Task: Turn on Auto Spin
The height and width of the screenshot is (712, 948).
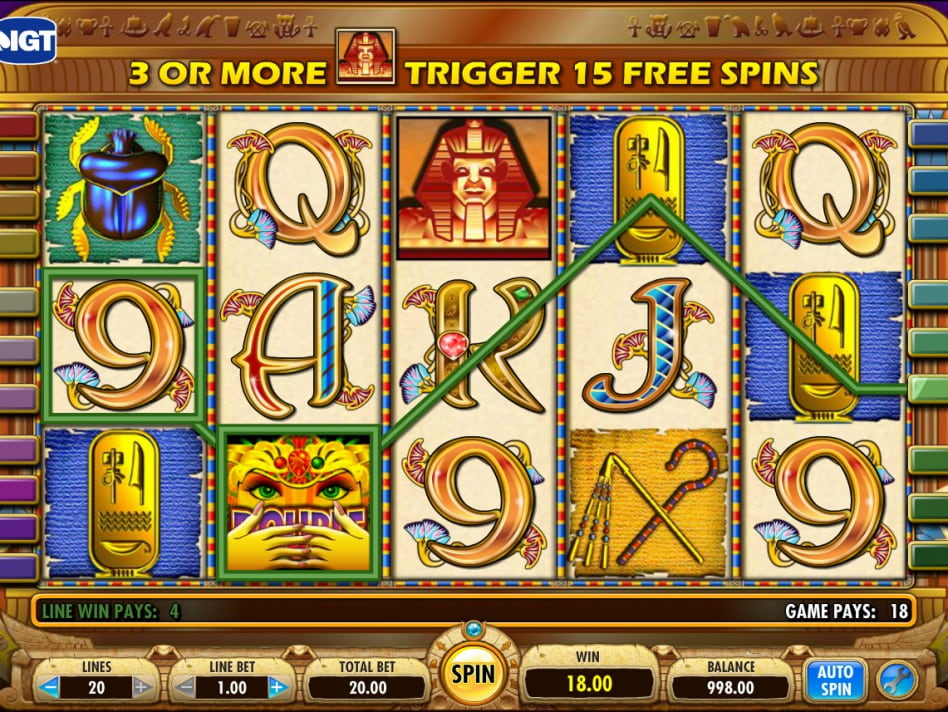Action: coord(835,680)
